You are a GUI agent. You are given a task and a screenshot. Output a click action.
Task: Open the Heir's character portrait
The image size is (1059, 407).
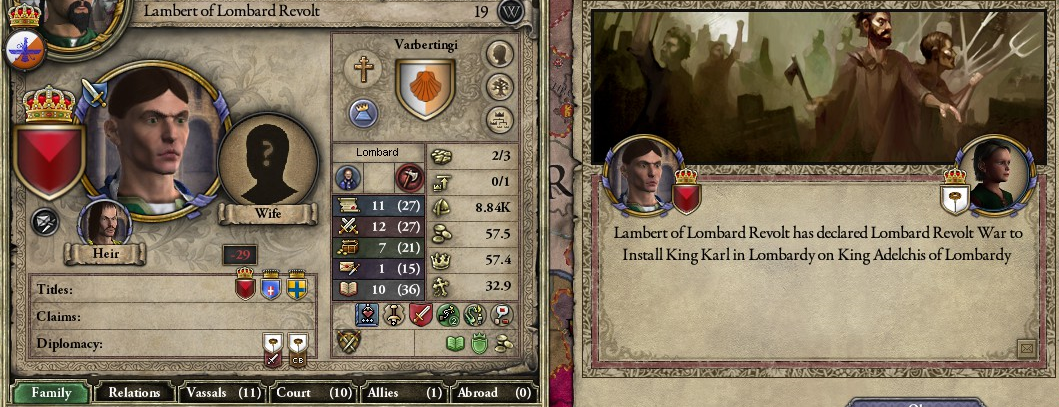pos(100,222)
